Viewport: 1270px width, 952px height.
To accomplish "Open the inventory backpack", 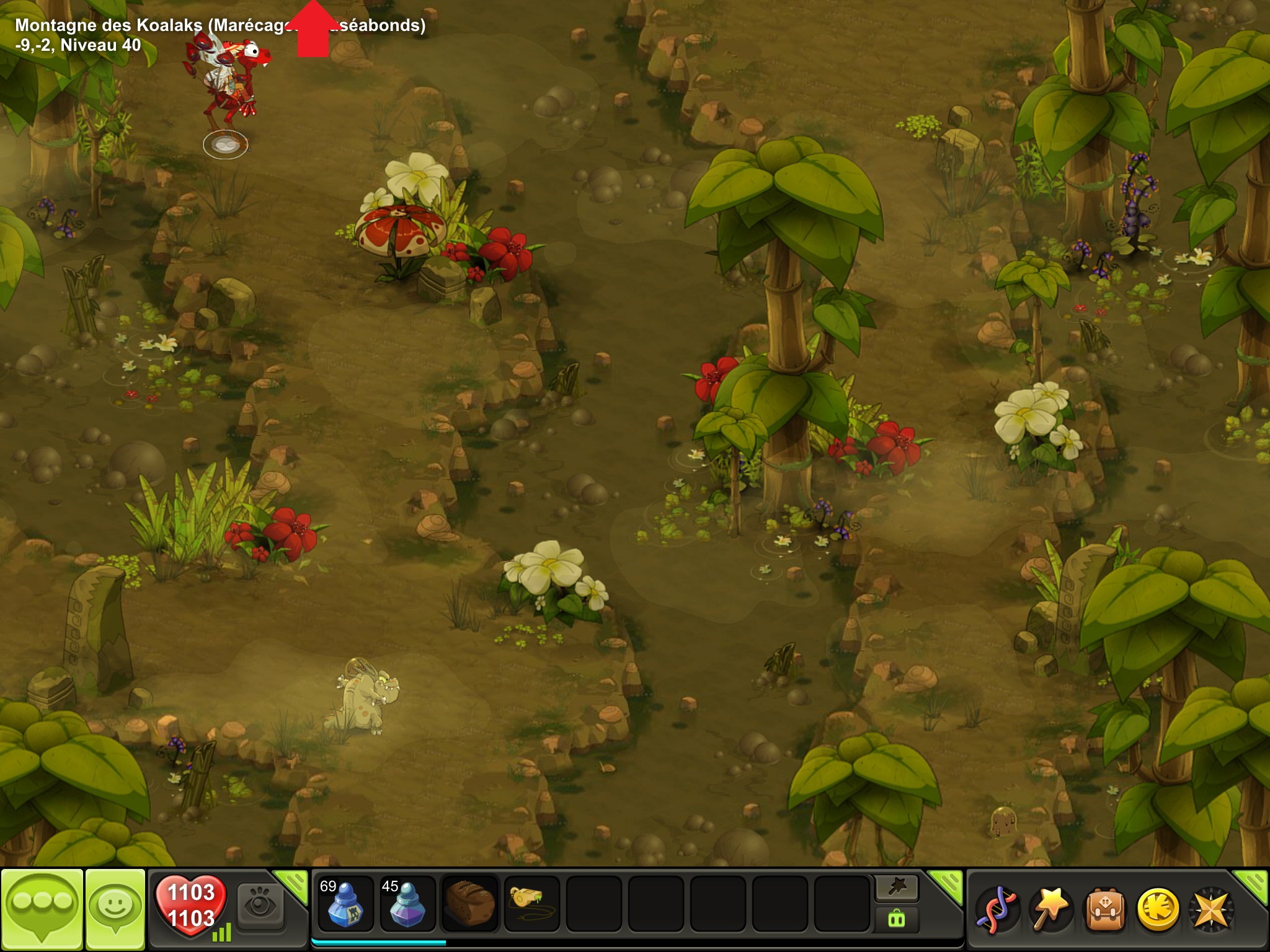I will point(1104,909).
